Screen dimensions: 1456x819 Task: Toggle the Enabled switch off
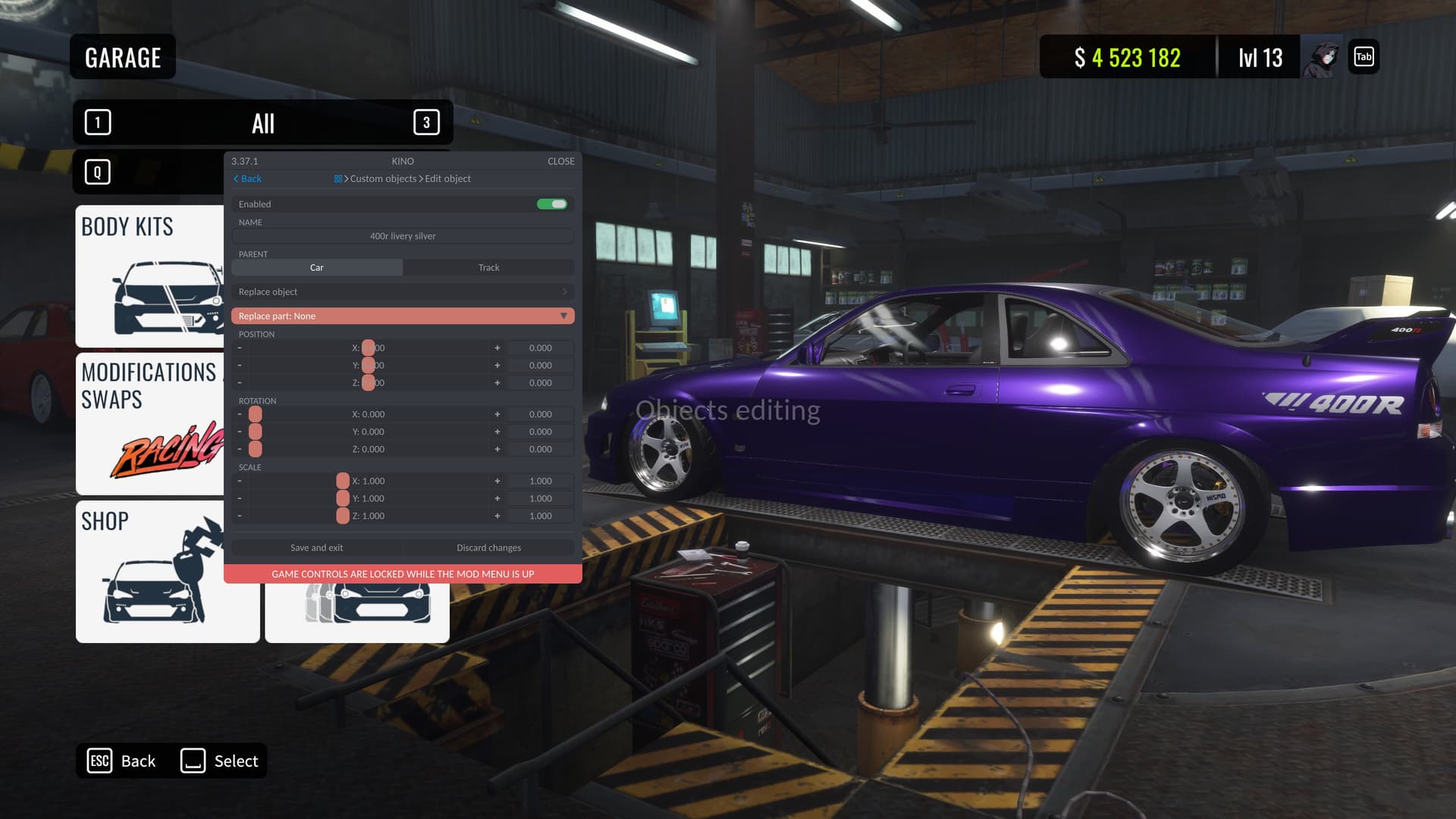[552, 204]
